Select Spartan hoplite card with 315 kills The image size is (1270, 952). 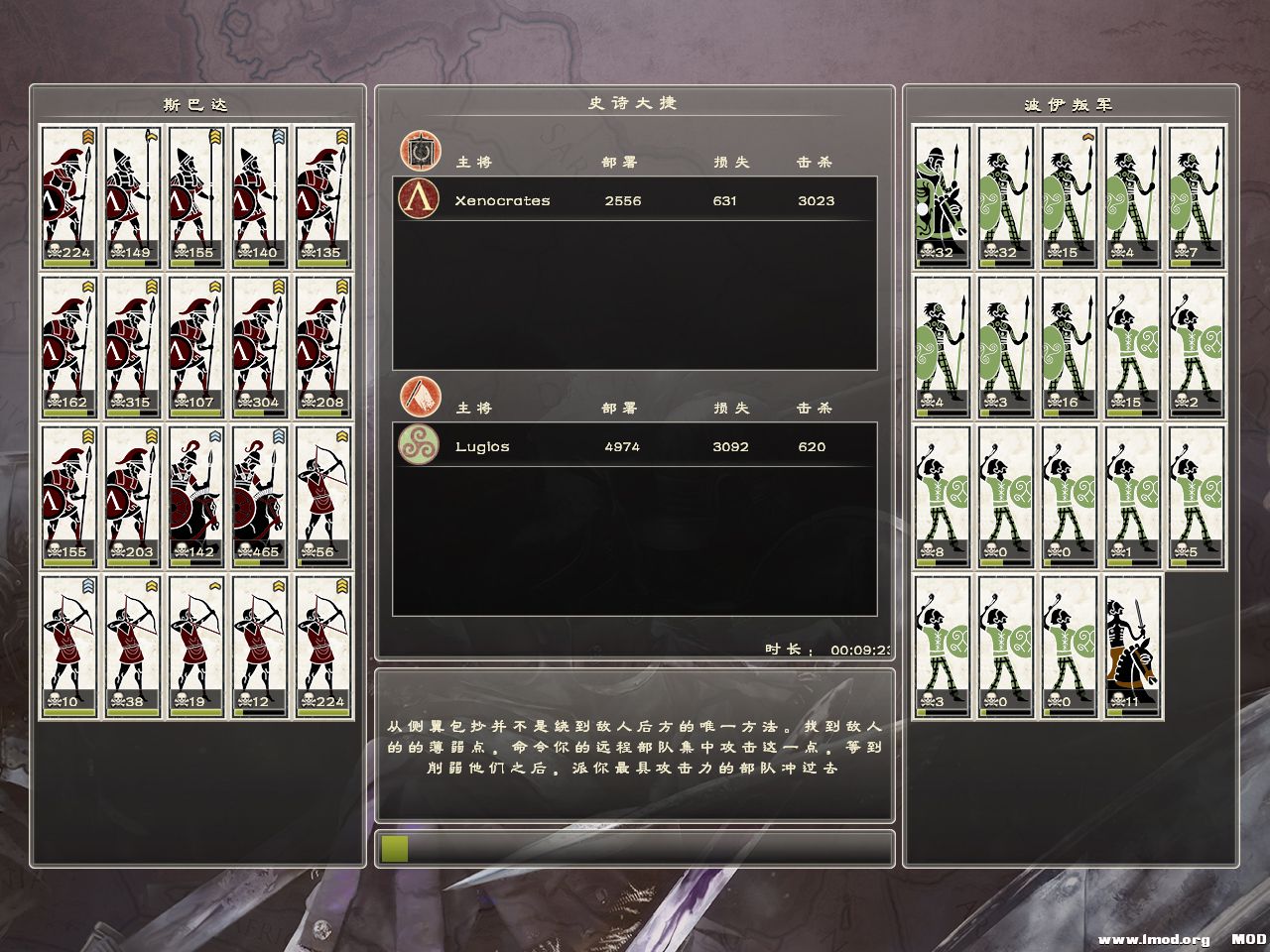132,347
